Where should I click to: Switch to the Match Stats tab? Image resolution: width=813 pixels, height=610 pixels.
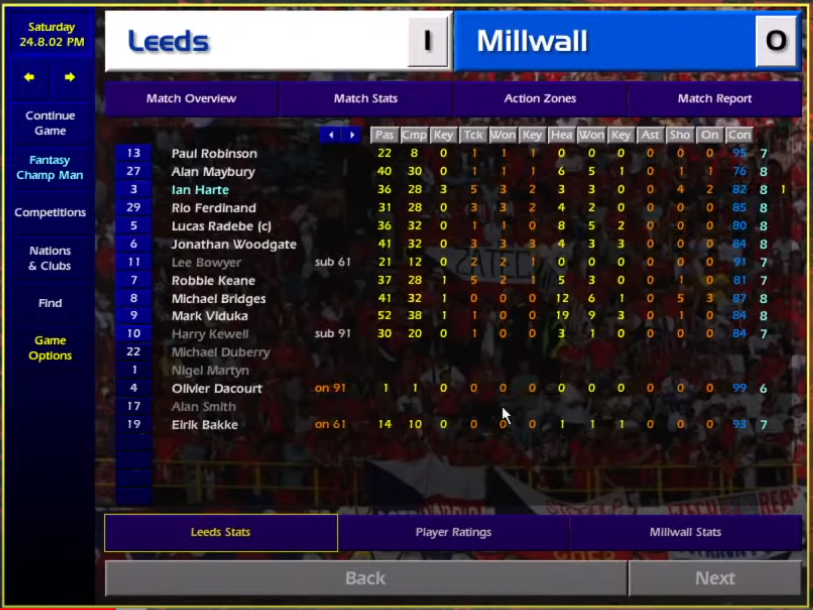[x=365, y=99]
